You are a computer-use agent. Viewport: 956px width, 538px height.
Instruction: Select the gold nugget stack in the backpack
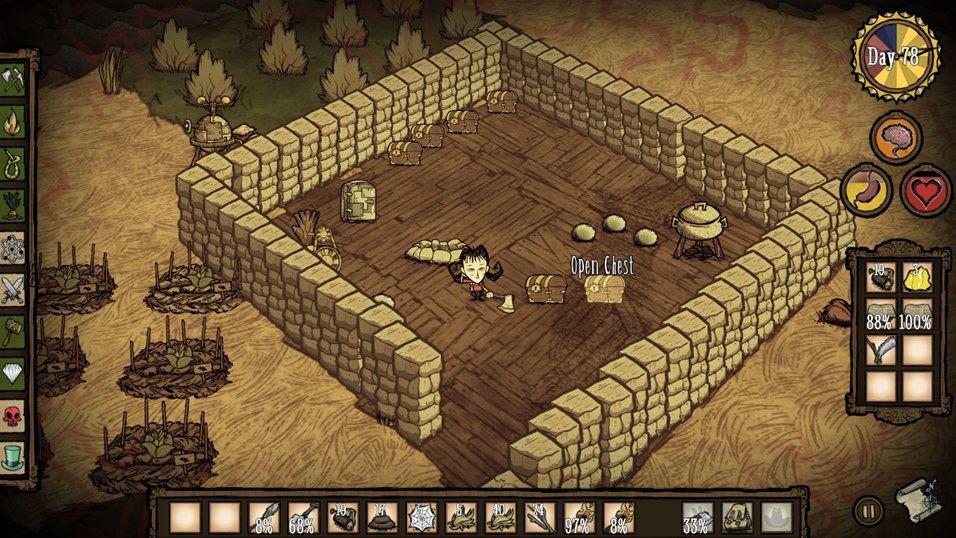917,279
